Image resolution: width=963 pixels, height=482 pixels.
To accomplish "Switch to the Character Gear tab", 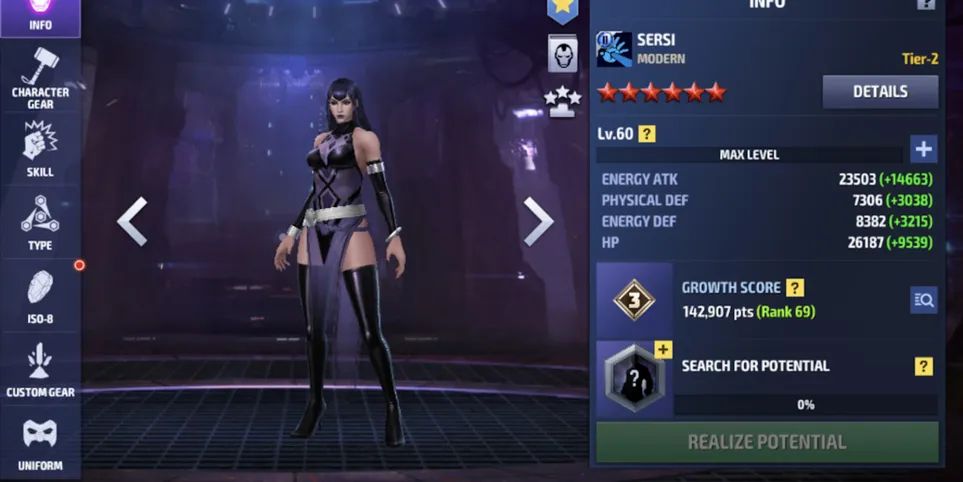I will (40, 78).
